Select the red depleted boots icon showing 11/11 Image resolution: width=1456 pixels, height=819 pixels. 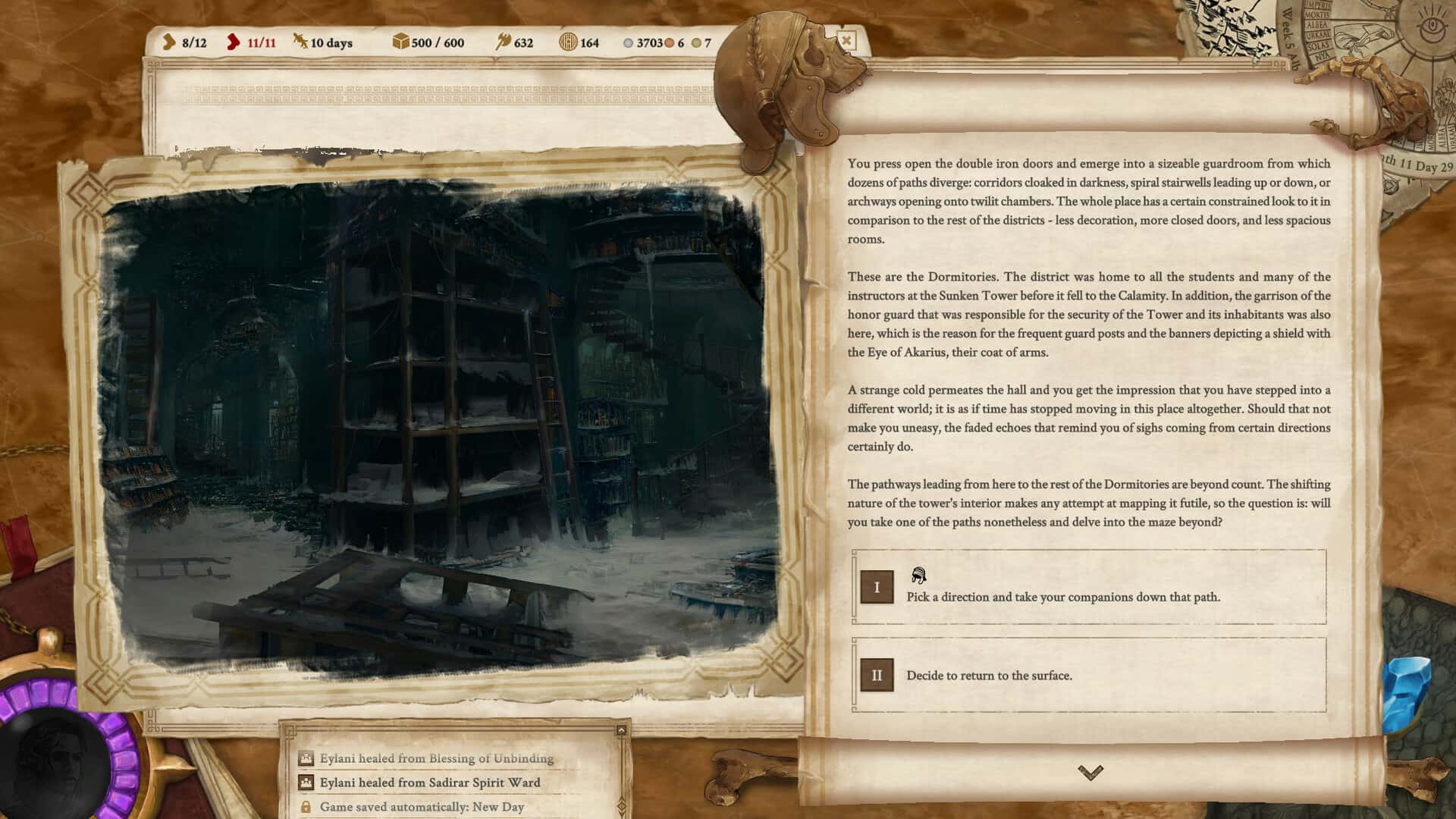pyautogui.click(x=233, y=43)
